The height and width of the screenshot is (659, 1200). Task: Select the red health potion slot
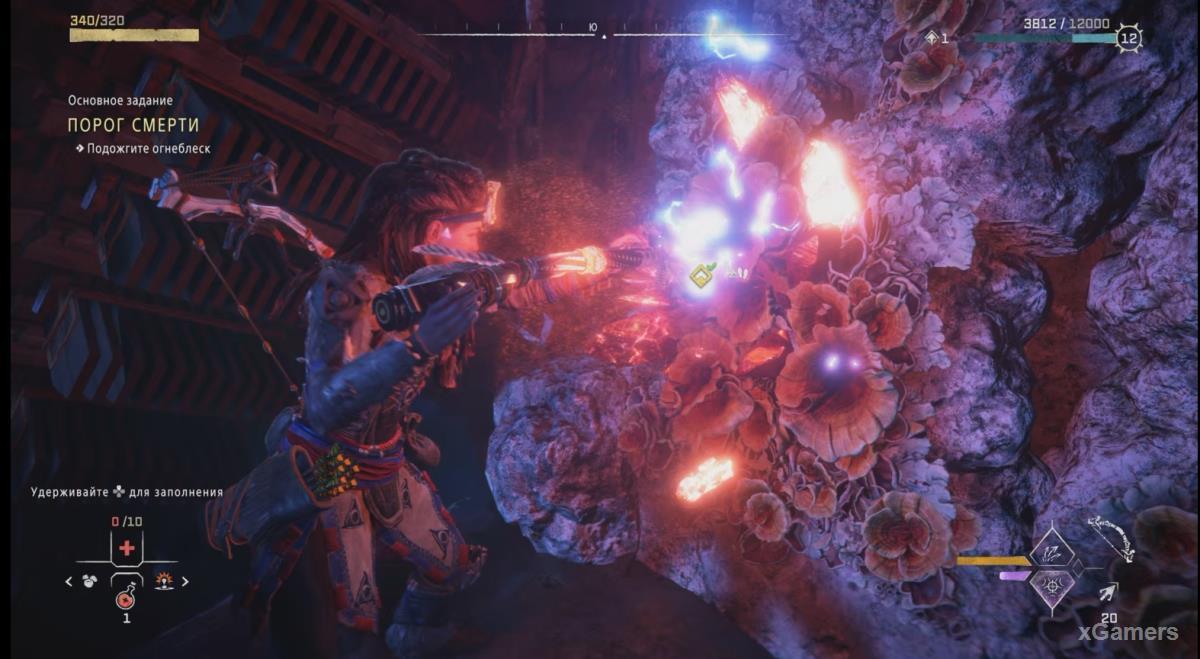[126, 599]
